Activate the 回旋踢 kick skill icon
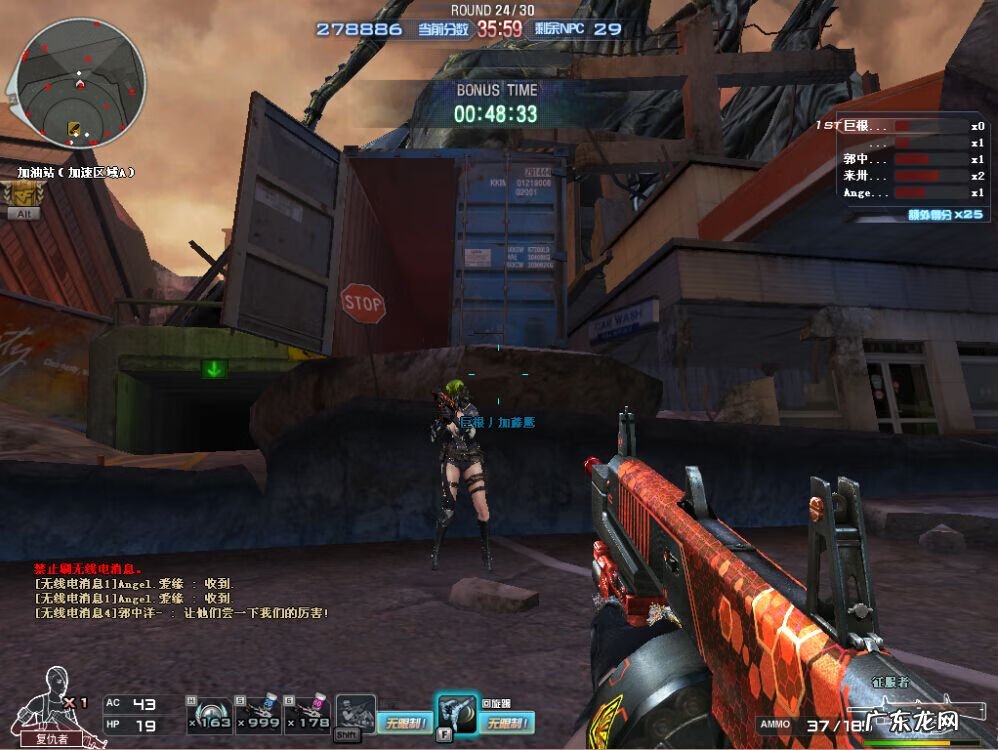998x750 pixels. pyautogui.click(x=455, y=712)
